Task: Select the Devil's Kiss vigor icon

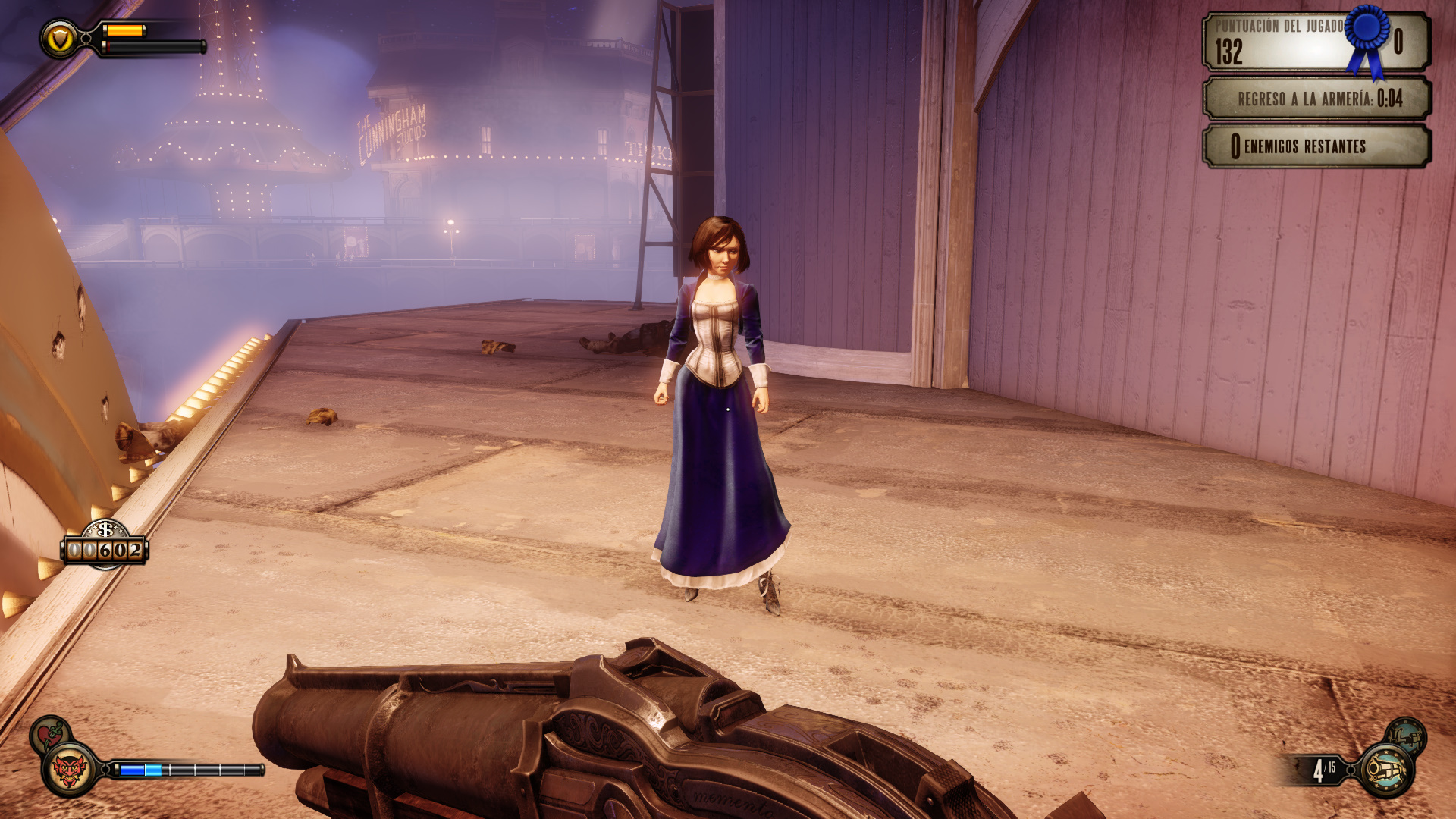Action: coord(70,770)
